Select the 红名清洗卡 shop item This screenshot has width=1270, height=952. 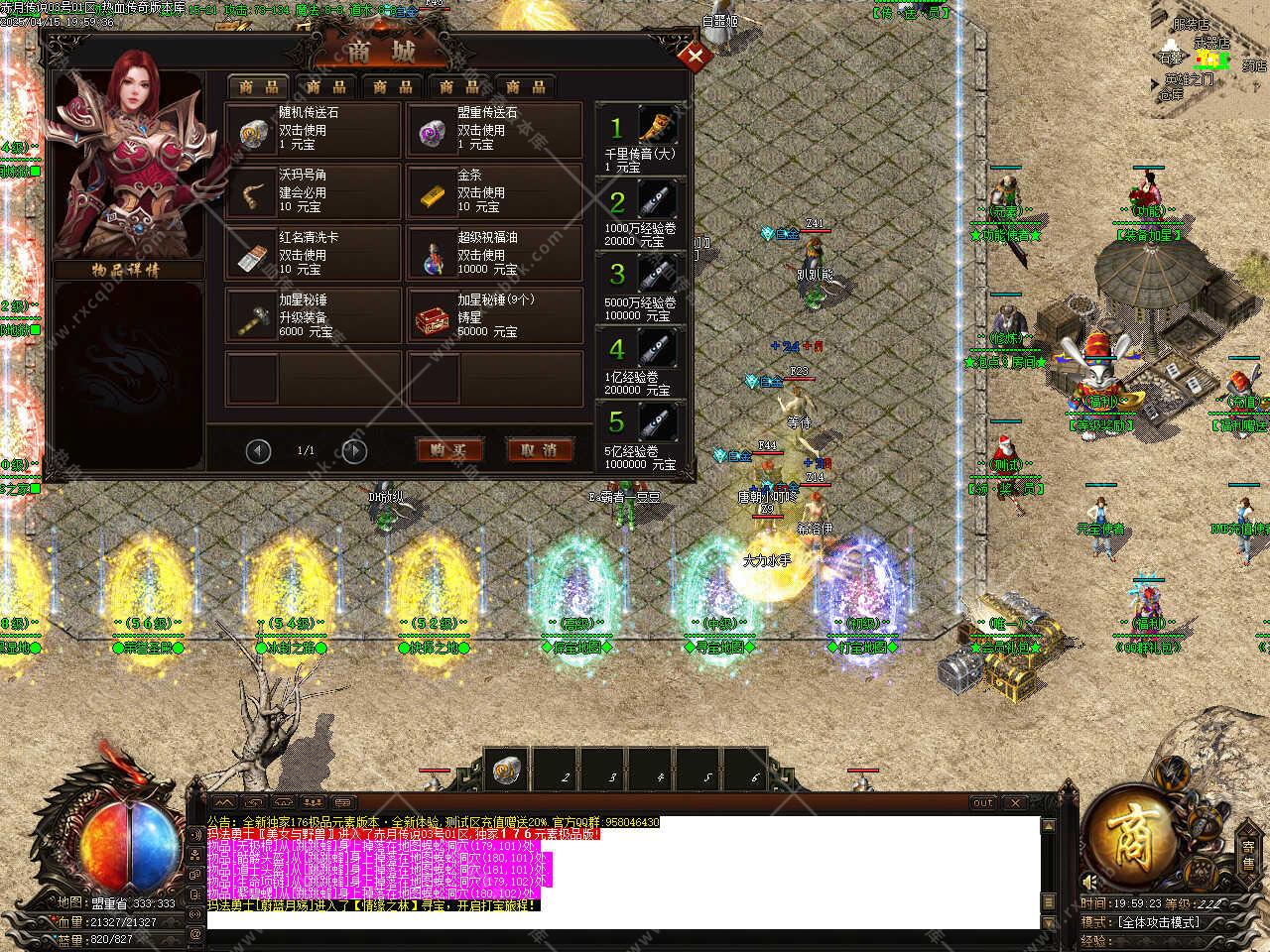[314, 254]
